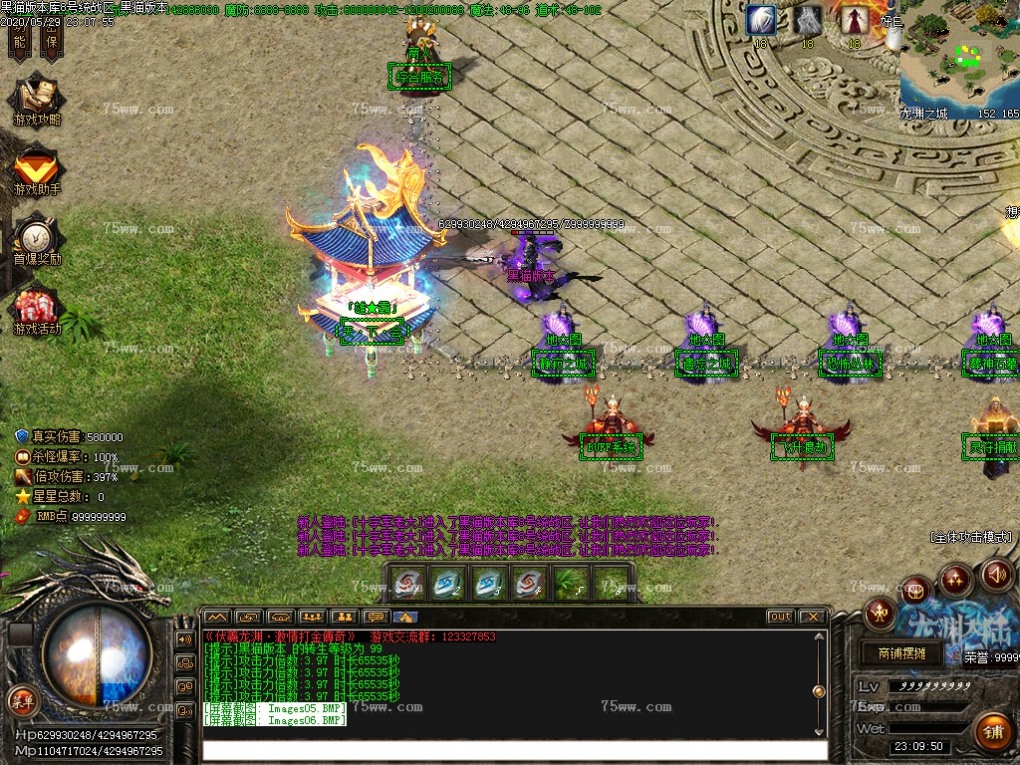Open the treasure chest bag icon
The image size is (1020, 765).
(x=915, y=590)
